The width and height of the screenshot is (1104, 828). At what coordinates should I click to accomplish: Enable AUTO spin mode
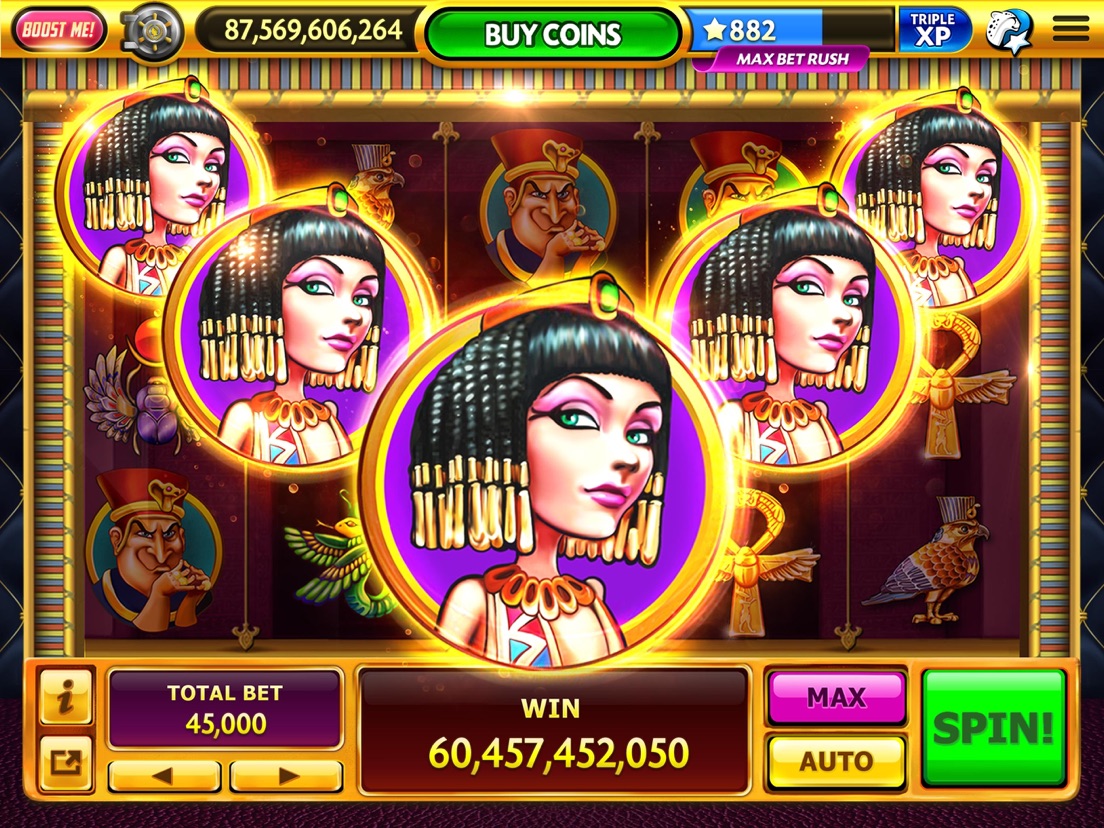(x=835, y=762)
